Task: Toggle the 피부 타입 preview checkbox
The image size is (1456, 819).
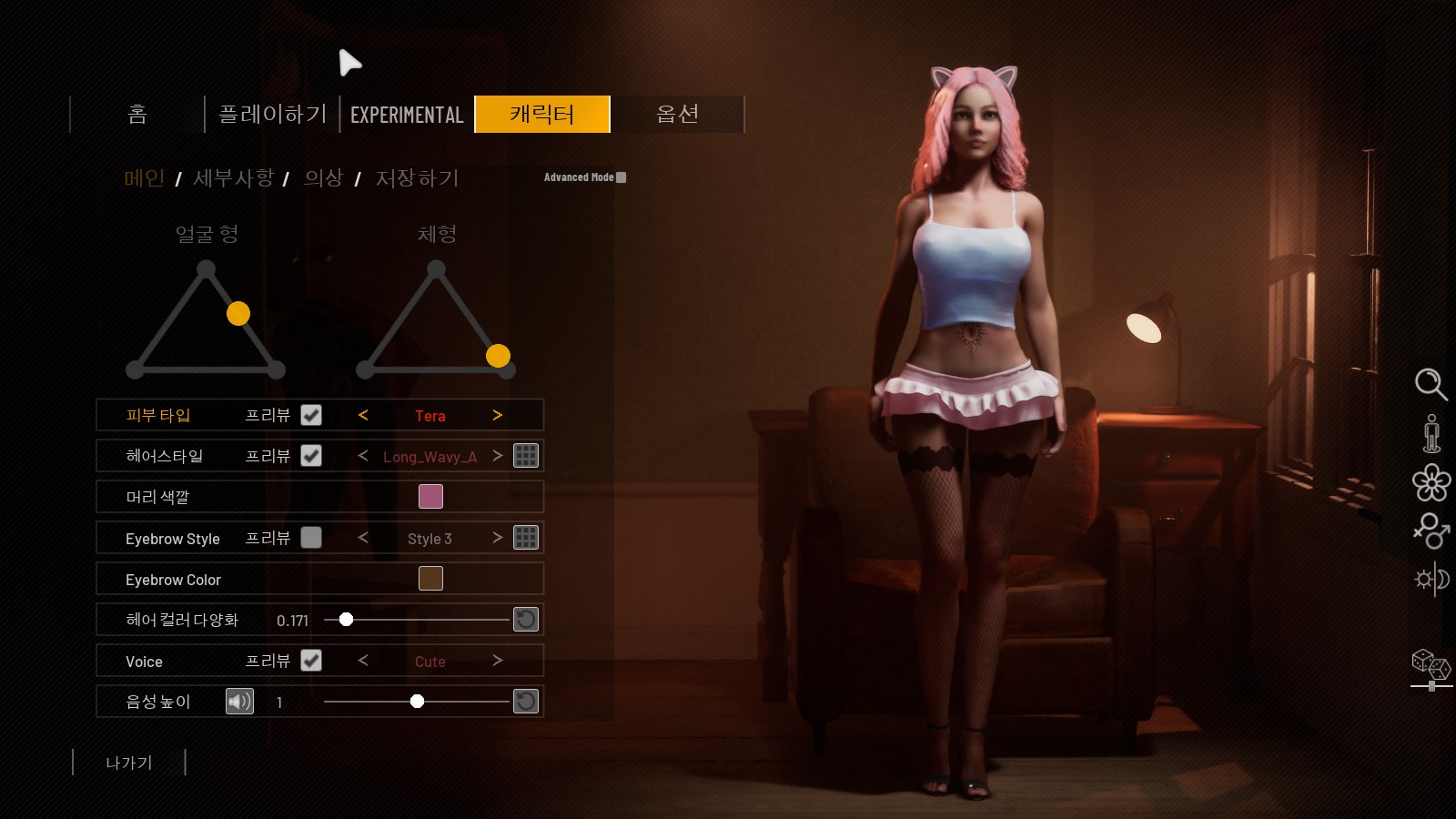Action: [x=311, y=415]
